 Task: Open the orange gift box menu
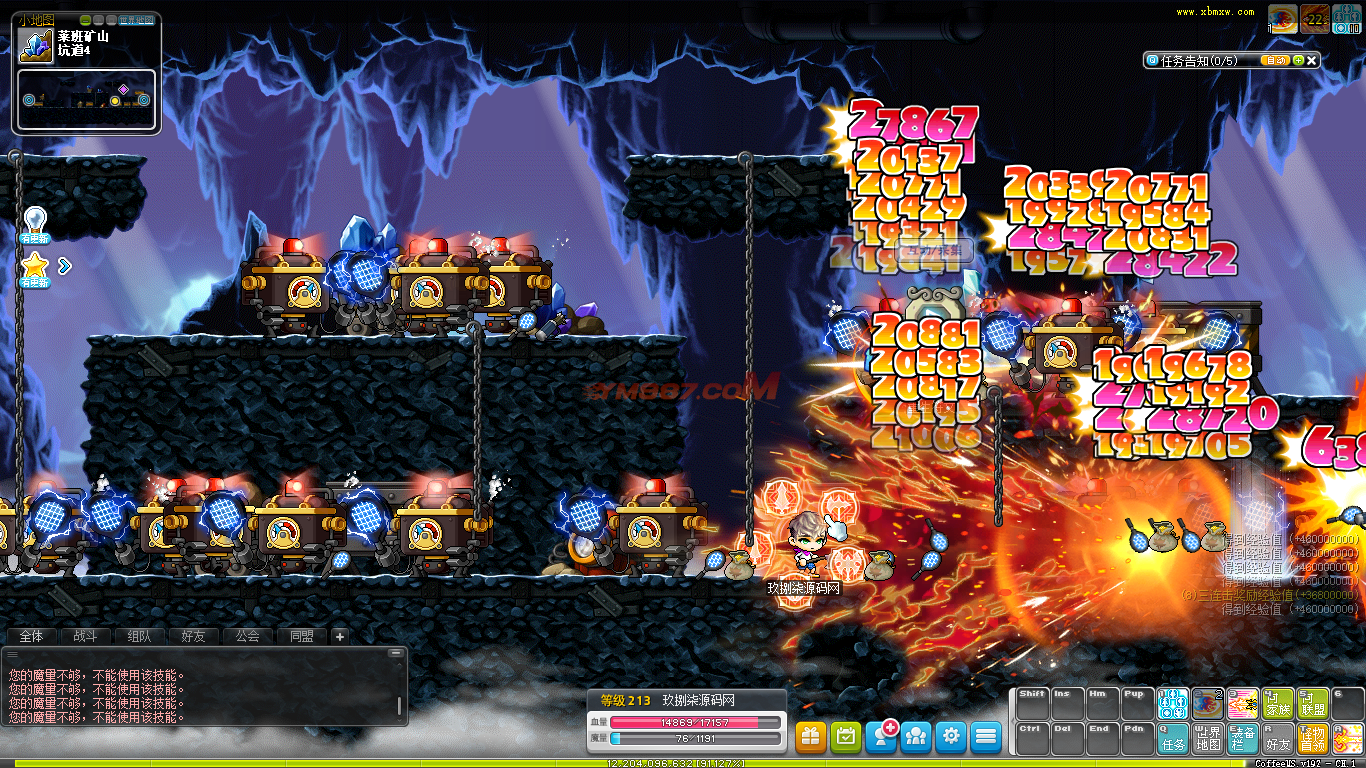click(x=811, y=737)
